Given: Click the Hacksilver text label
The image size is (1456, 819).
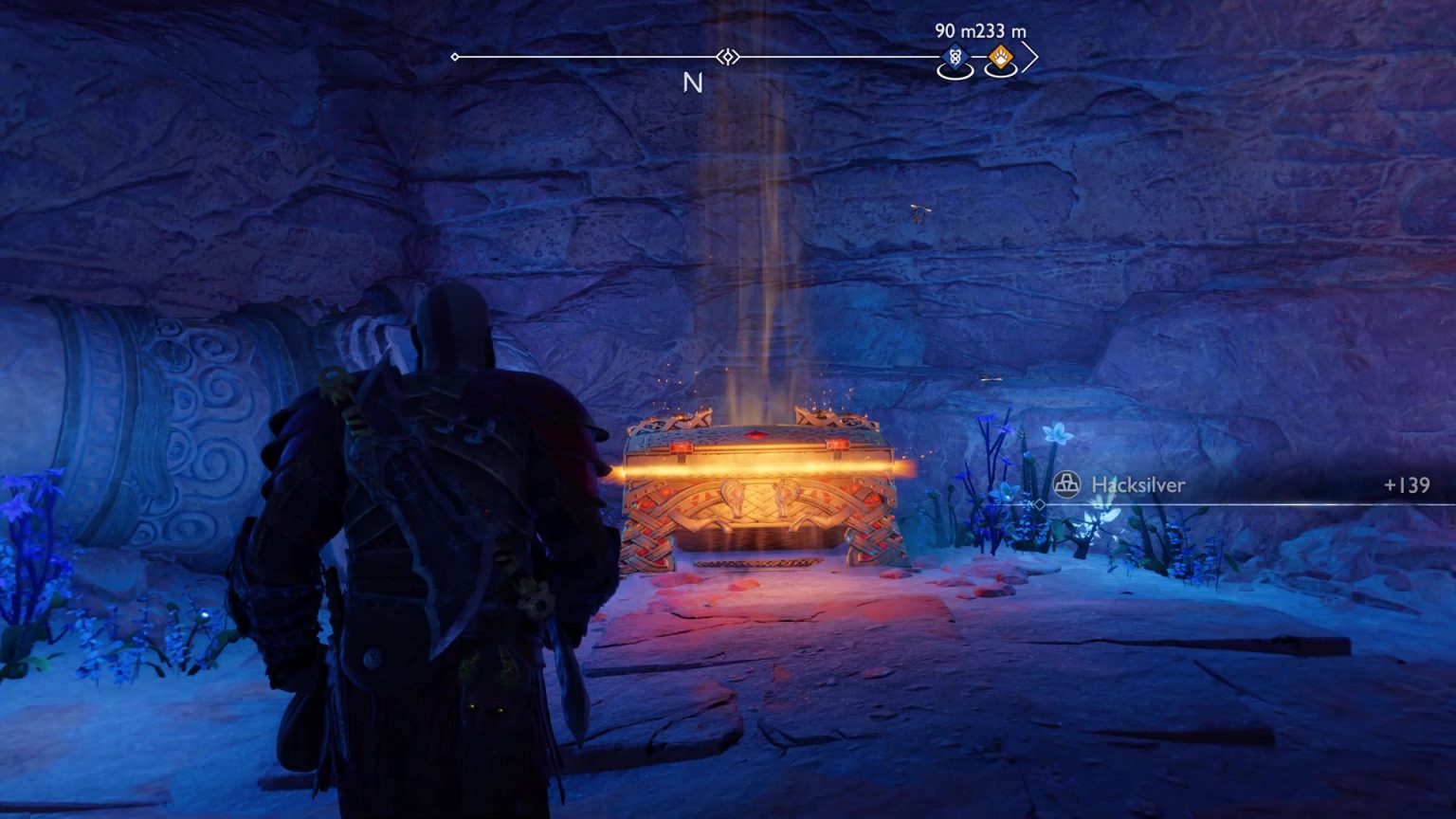Looking at the screenshot, I should pyautogui.click(x=1137, y=483).
